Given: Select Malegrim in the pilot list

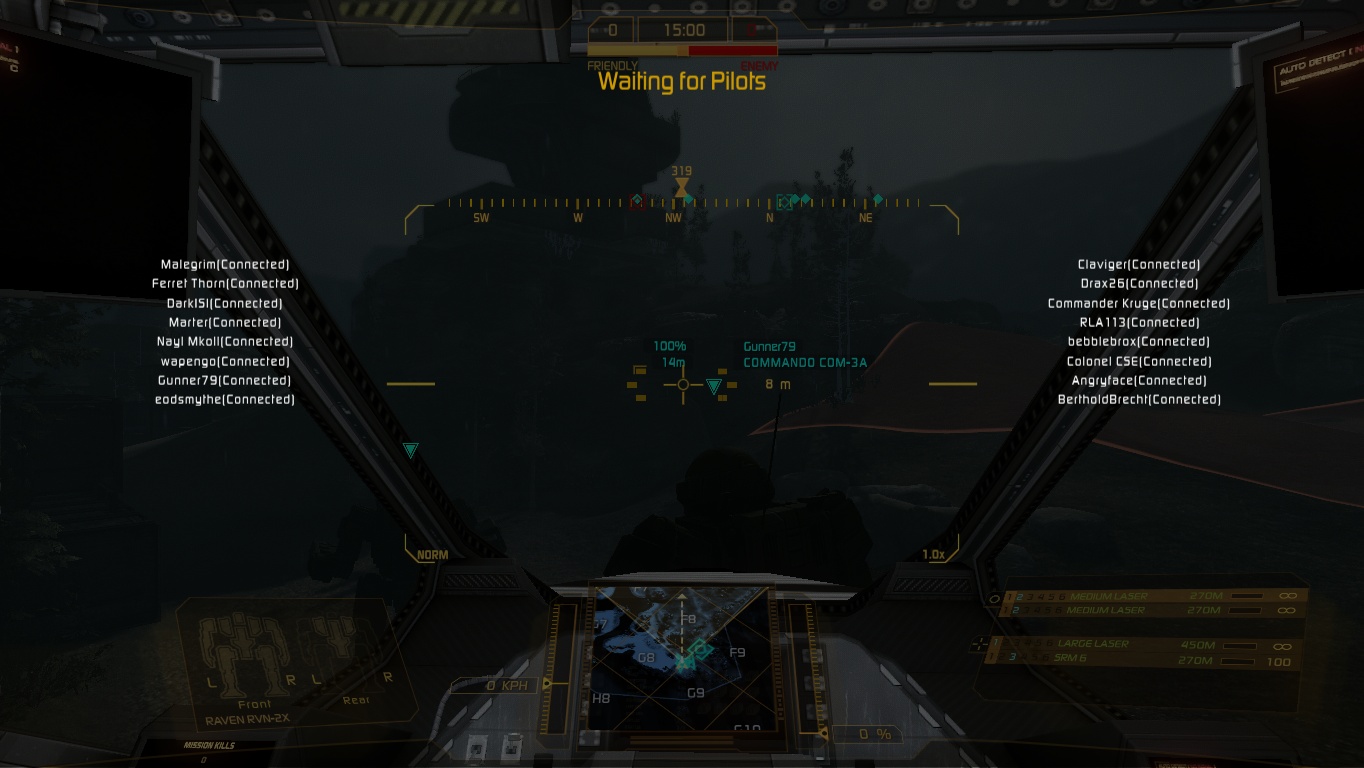Looking at the screenshot, I should pos(225,265).
